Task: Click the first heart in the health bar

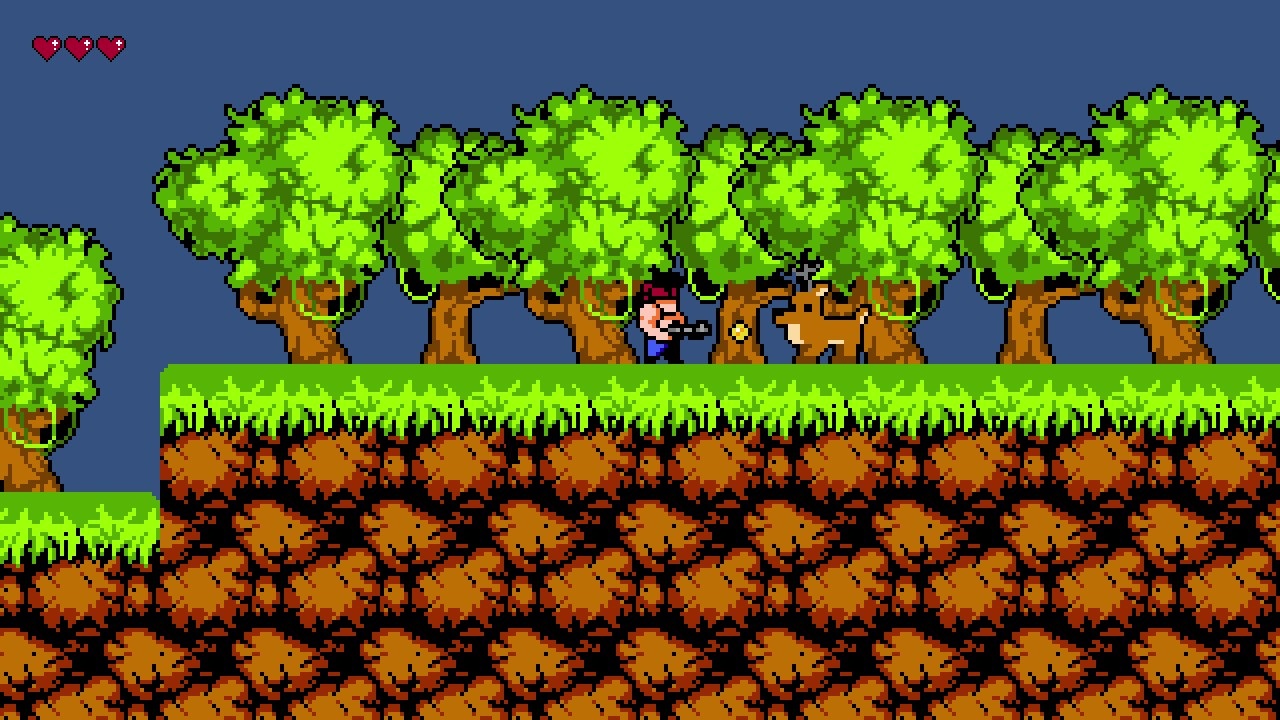Action: [46, 44]
